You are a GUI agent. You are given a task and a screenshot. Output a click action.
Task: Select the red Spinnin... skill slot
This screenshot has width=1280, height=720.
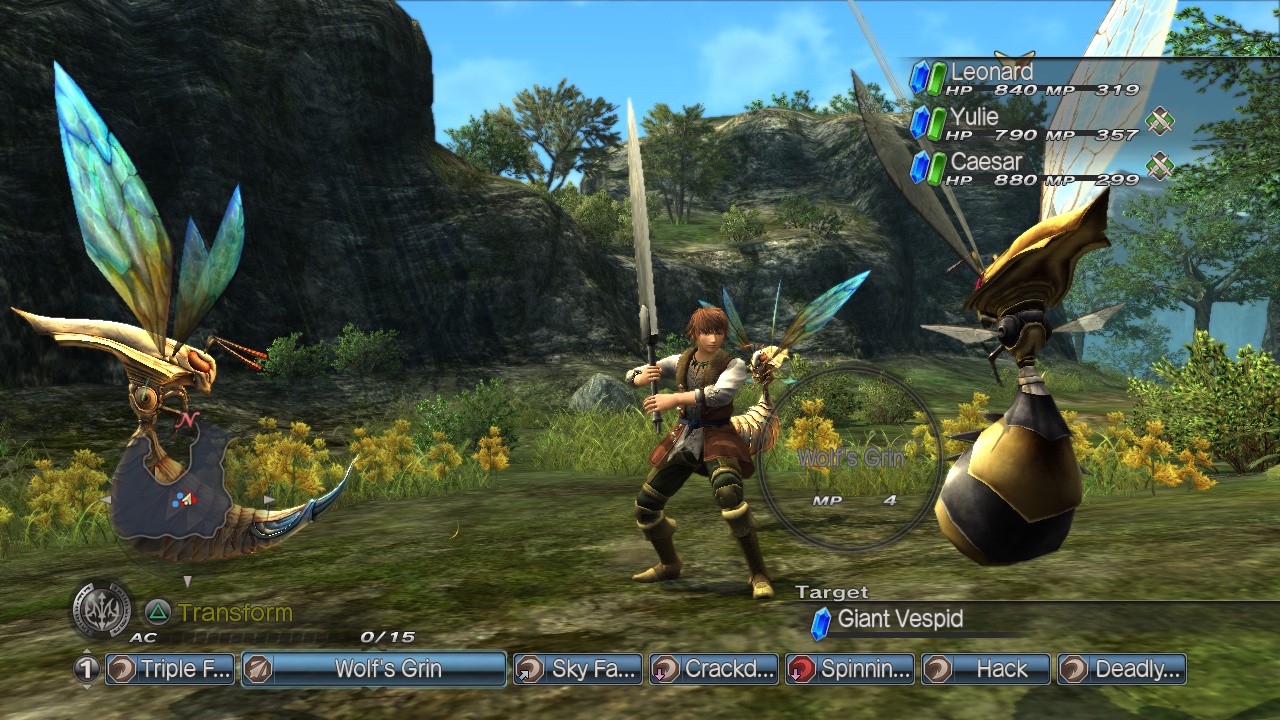pyautogui.click(x=850, y=669)
